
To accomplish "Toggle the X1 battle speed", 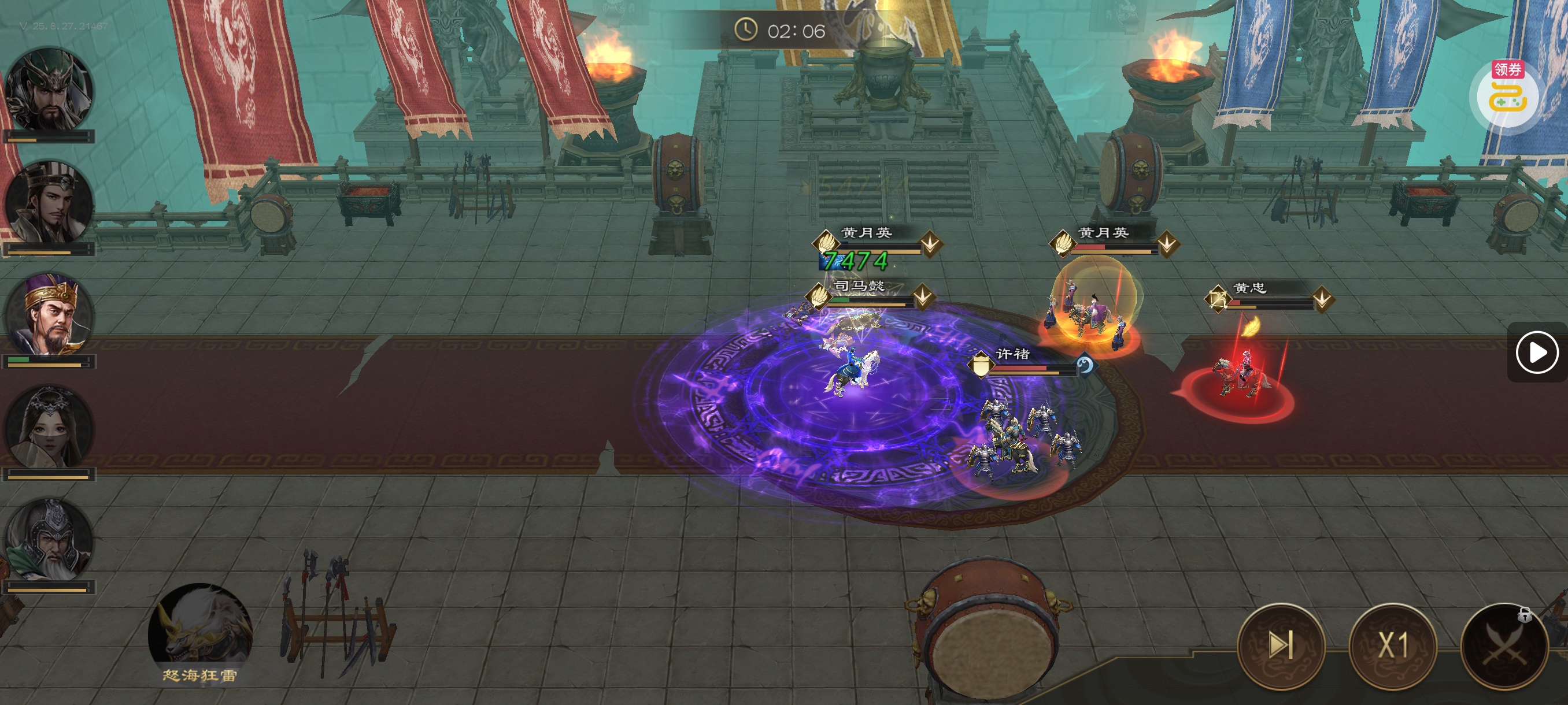I will (x=1393, y=645).
